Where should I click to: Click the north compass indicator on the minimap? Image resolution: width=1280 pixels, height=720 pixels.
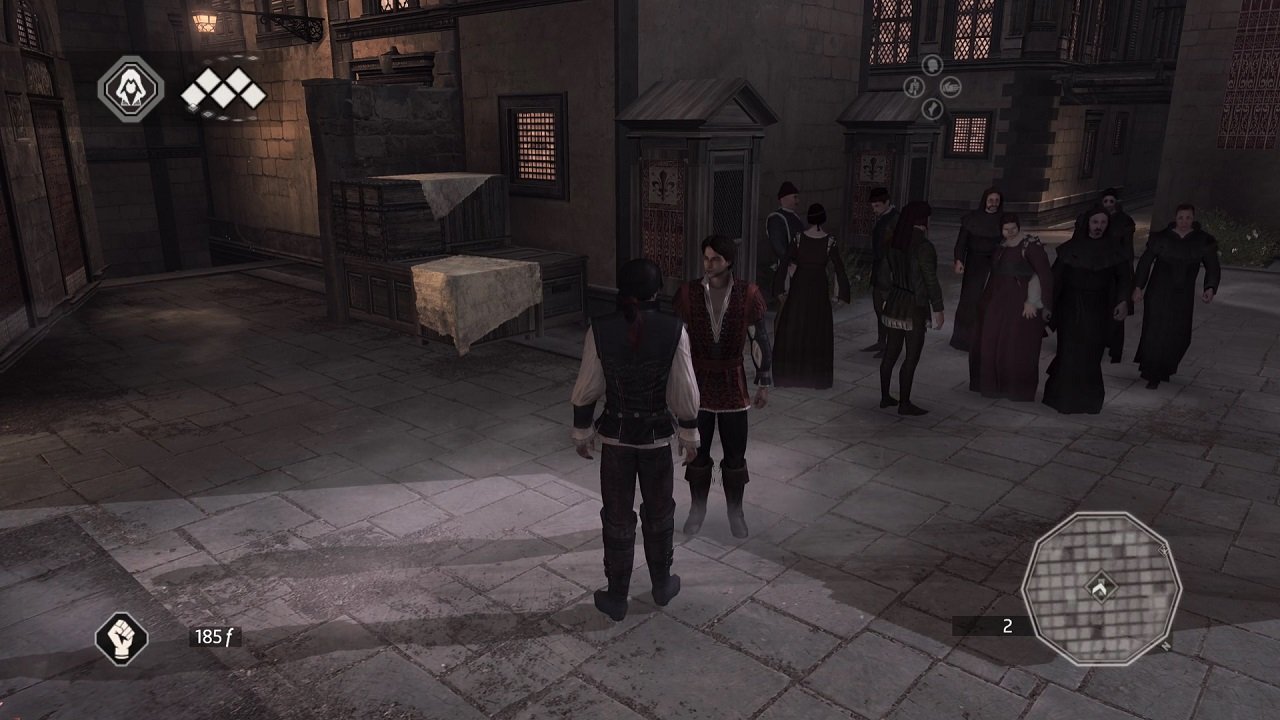(x=1166, y=644)
